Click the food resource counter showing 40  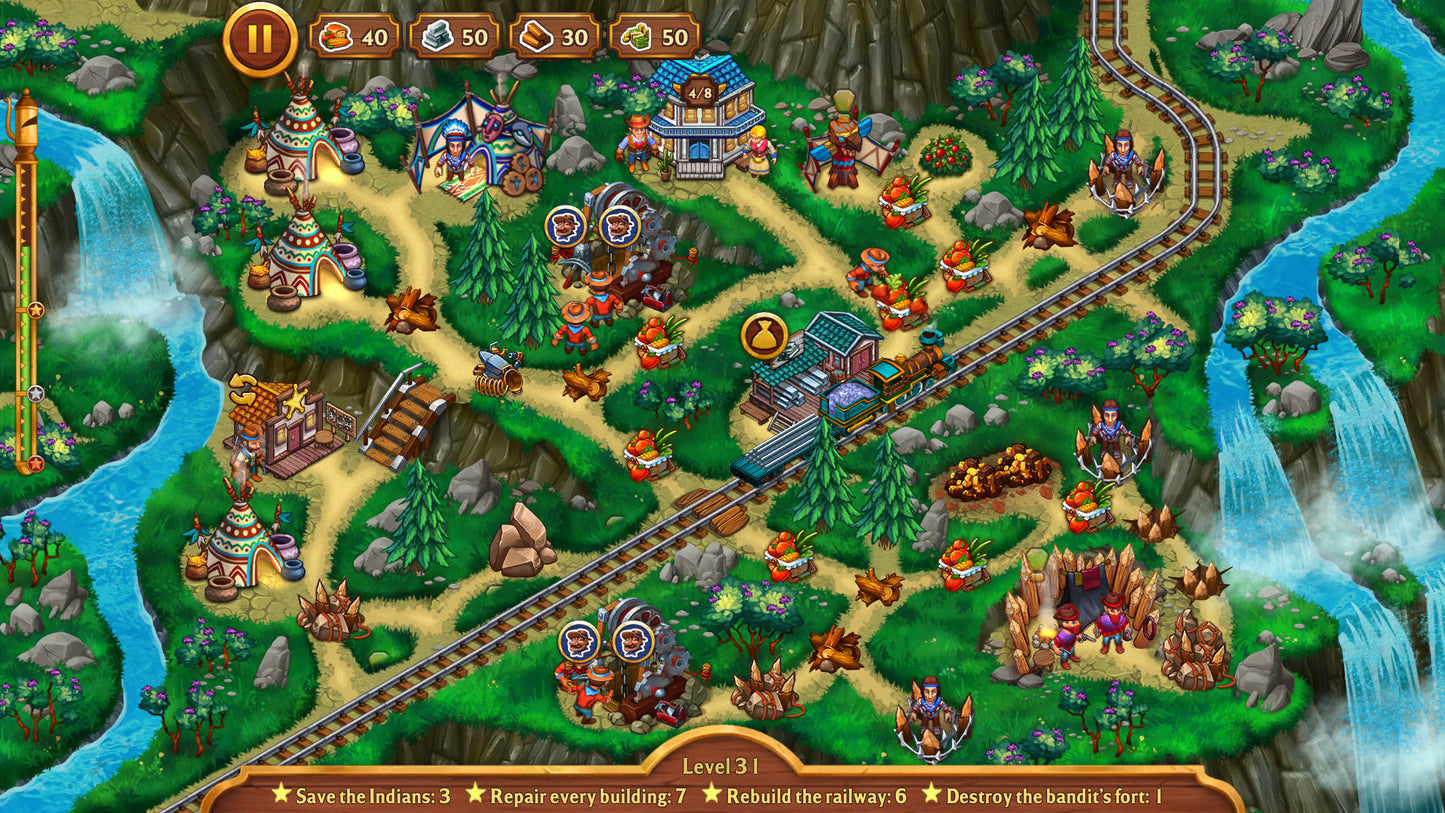(355, 37)
